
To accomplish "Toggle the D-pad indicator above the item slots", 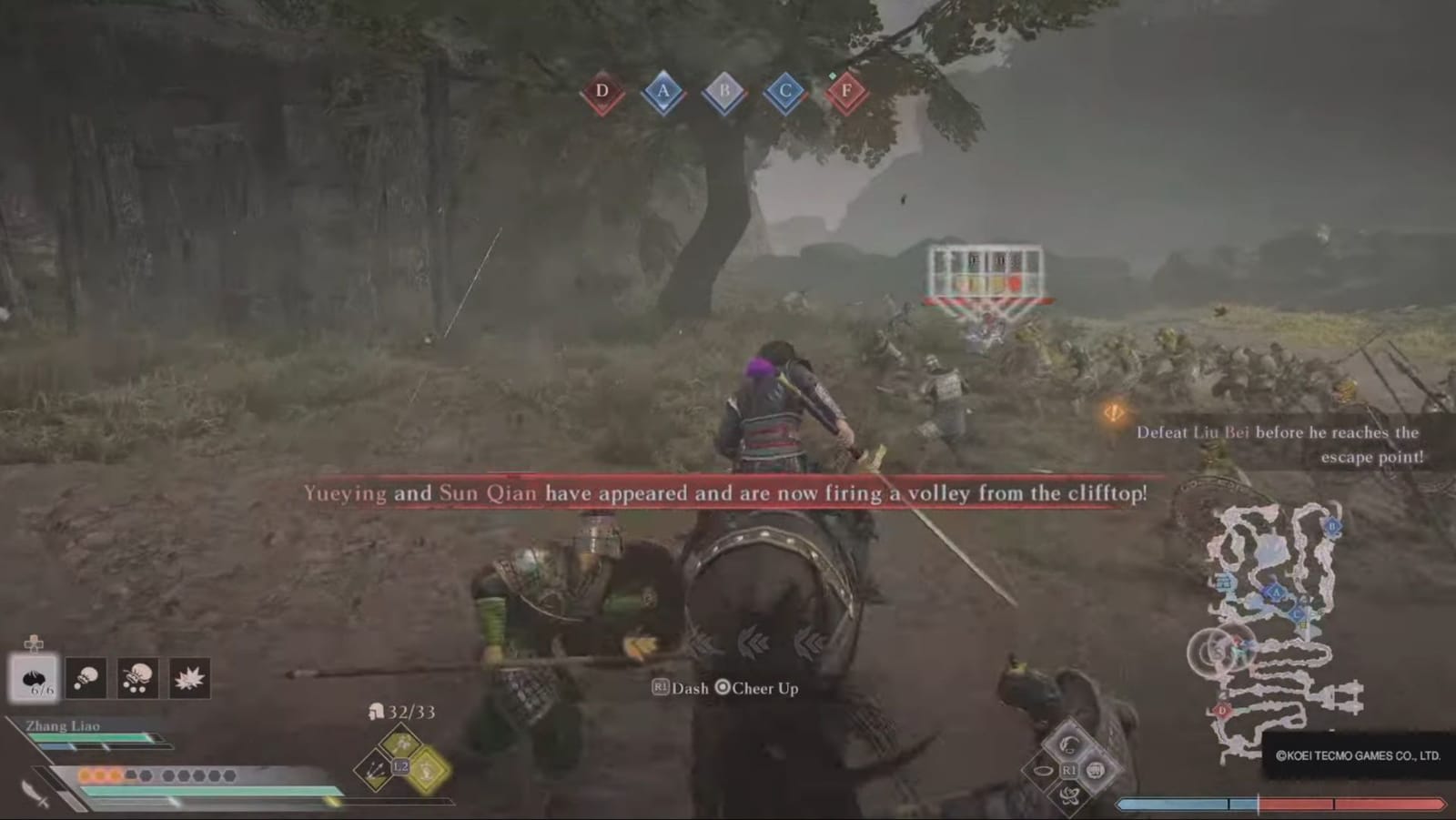I will (33, 643).
